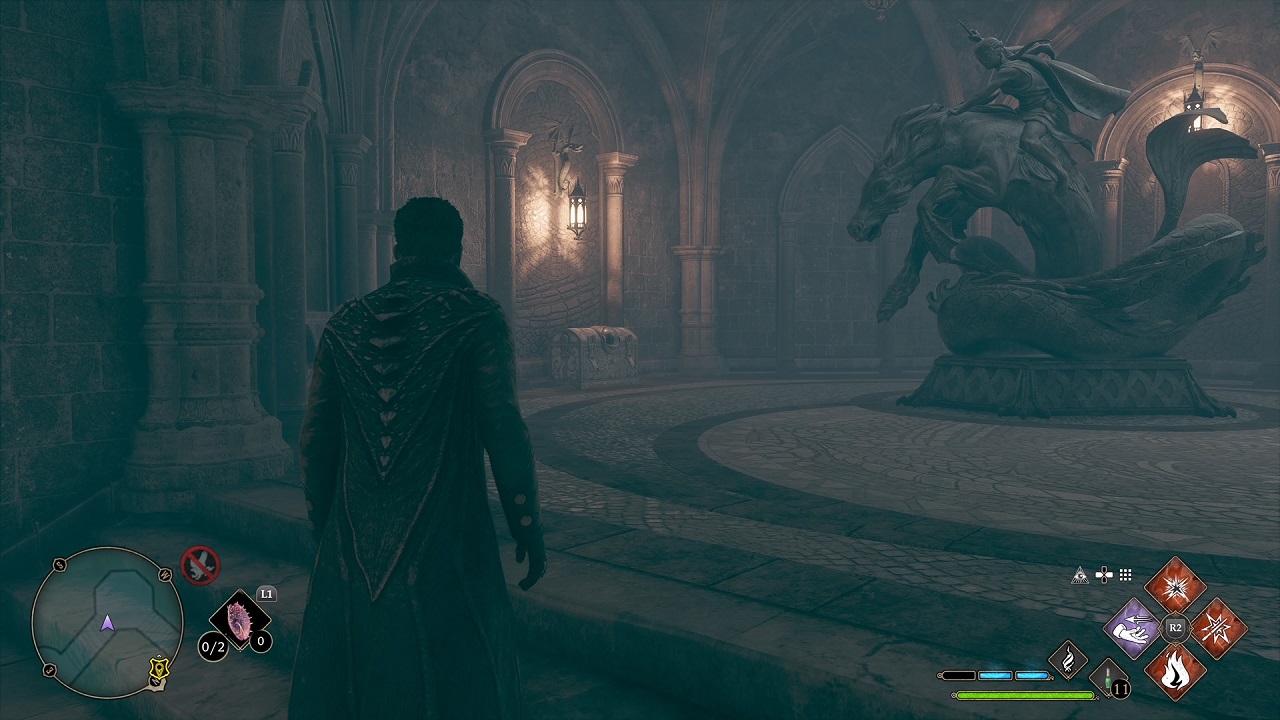
Task: Click the R2 indicator at the spell diamond center
Action: 1176,627
